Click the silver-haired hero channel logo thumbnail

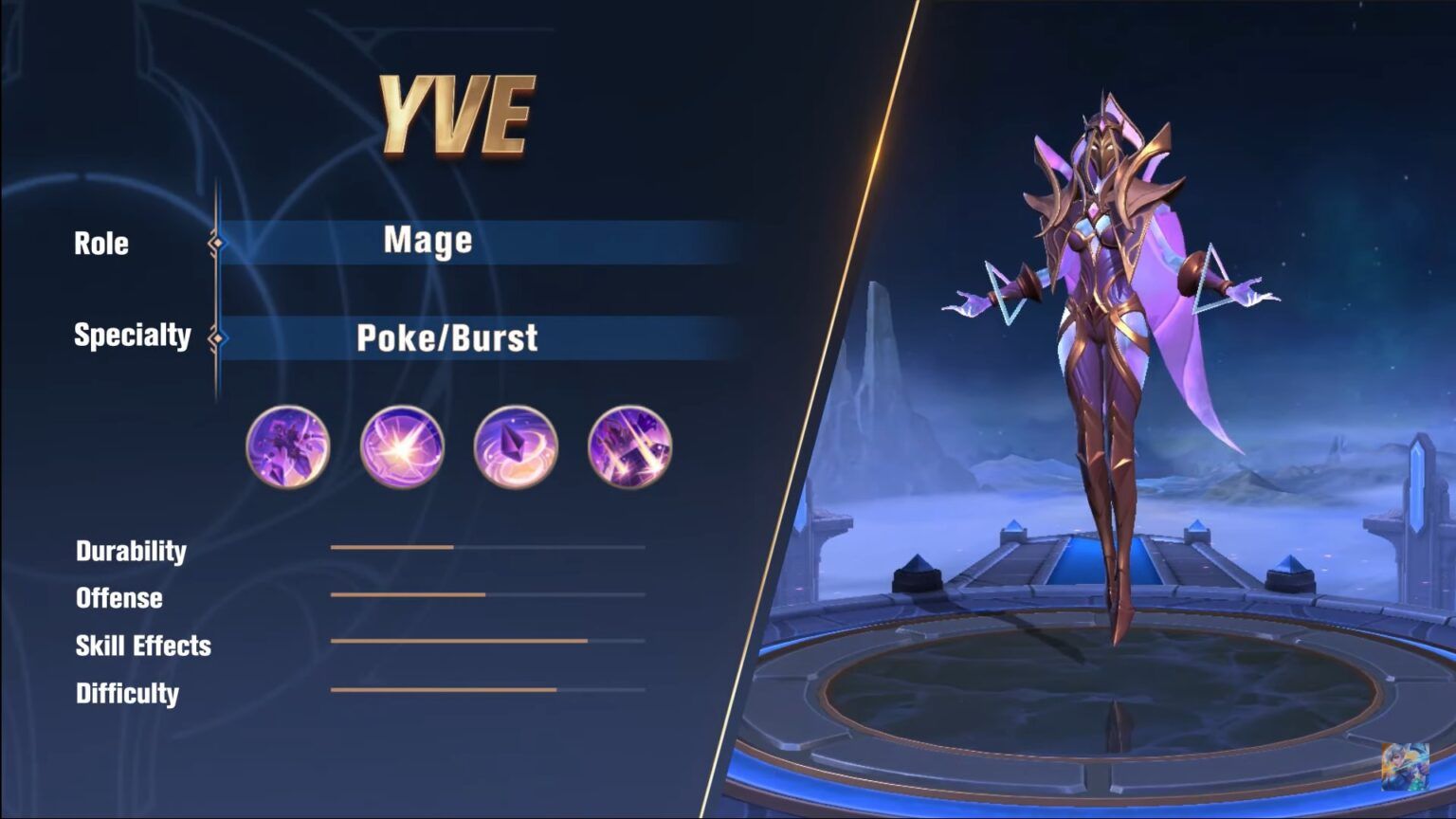click(1404, 766)
